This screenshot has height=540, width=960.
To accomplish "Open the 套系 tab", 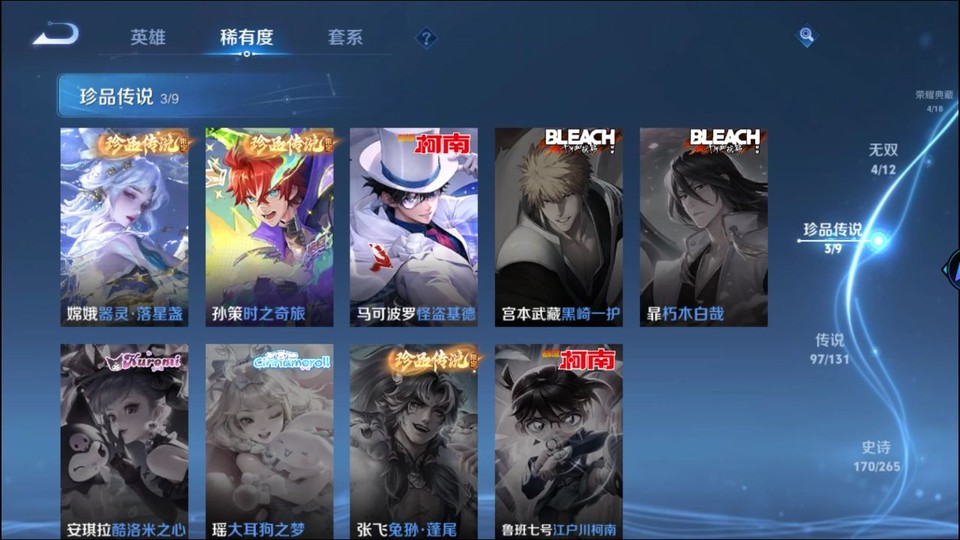I will (345, 38).
